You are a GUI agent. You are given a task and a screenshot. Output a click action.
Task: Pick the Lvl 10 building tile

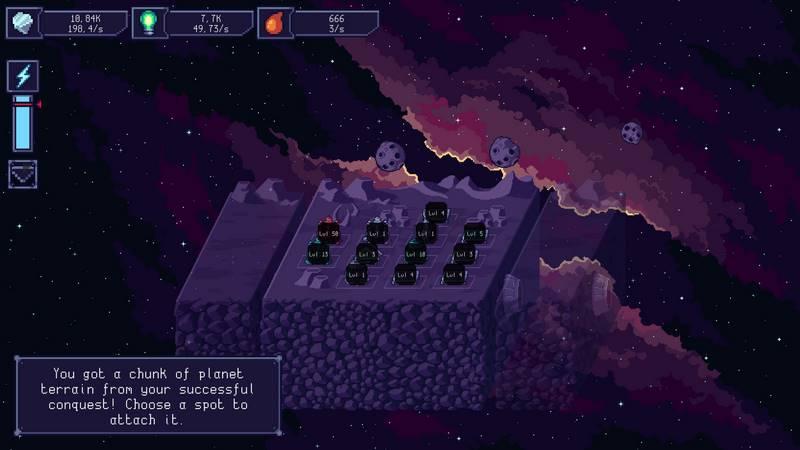pos(416,253)
